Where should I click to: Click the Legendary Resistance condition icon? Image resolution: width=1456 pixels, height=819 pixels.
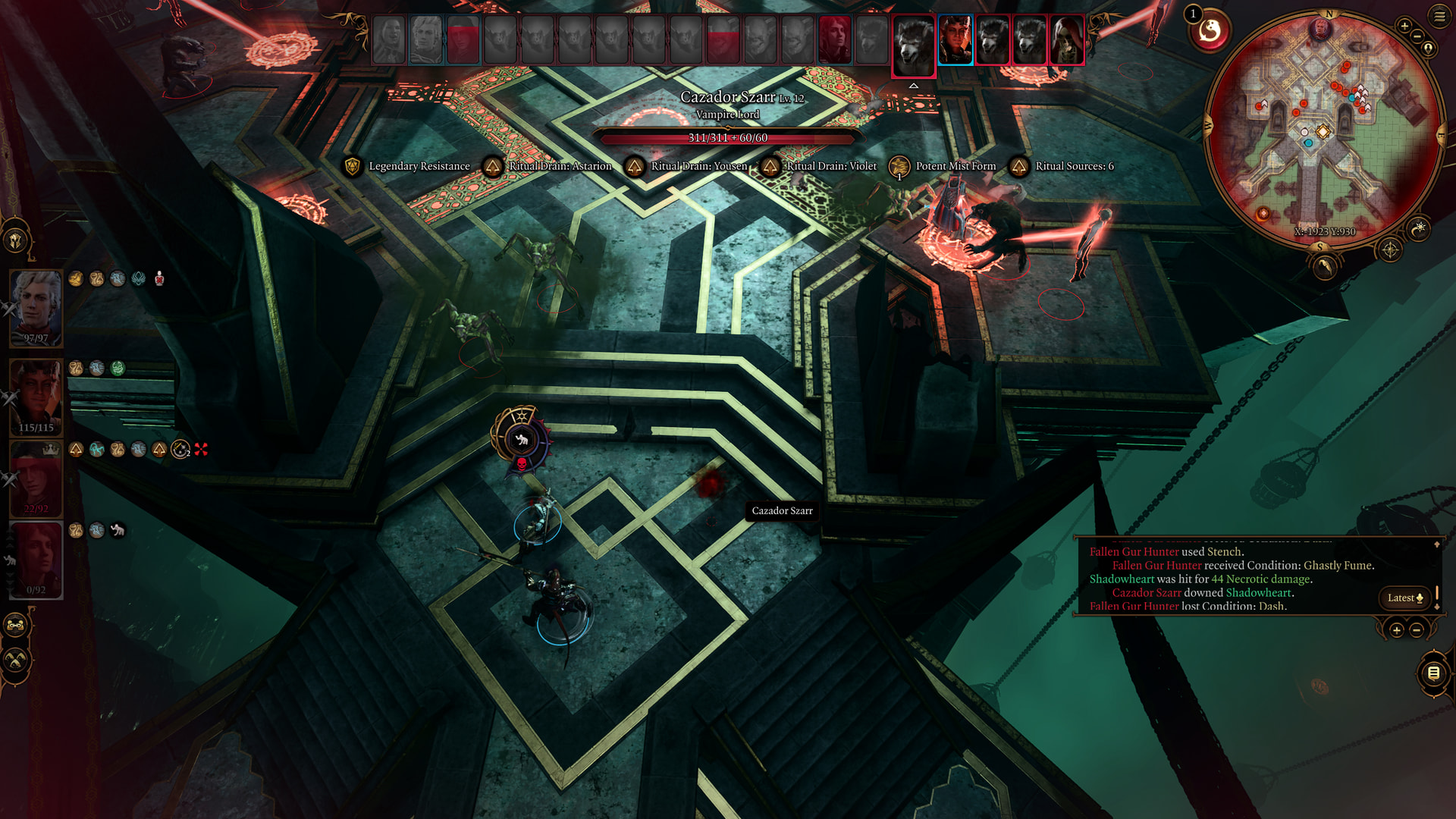click(x=352, y=166)
